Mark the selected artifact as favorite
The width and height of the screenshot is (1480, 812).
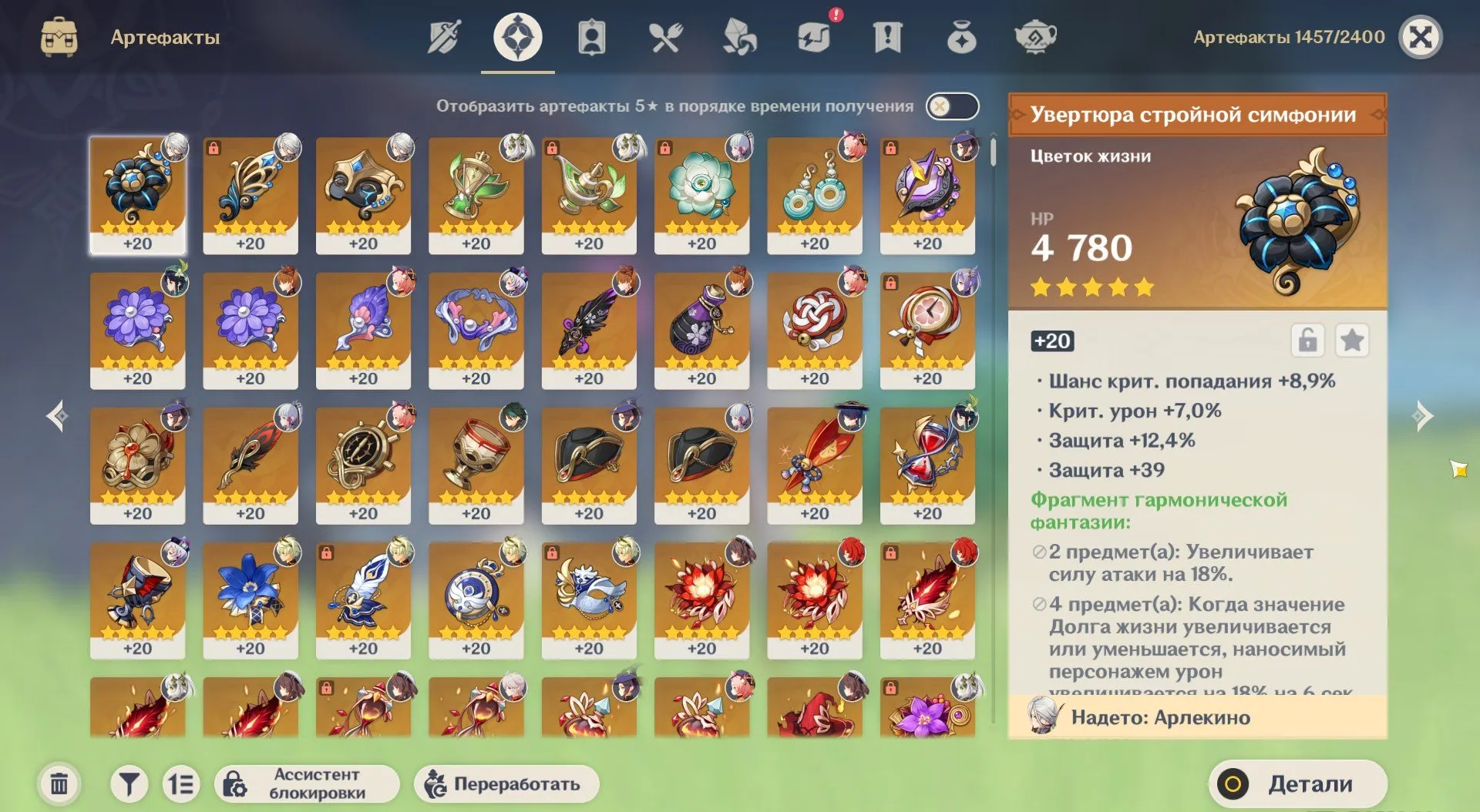pyautogui.click(x=1353, y=339)
